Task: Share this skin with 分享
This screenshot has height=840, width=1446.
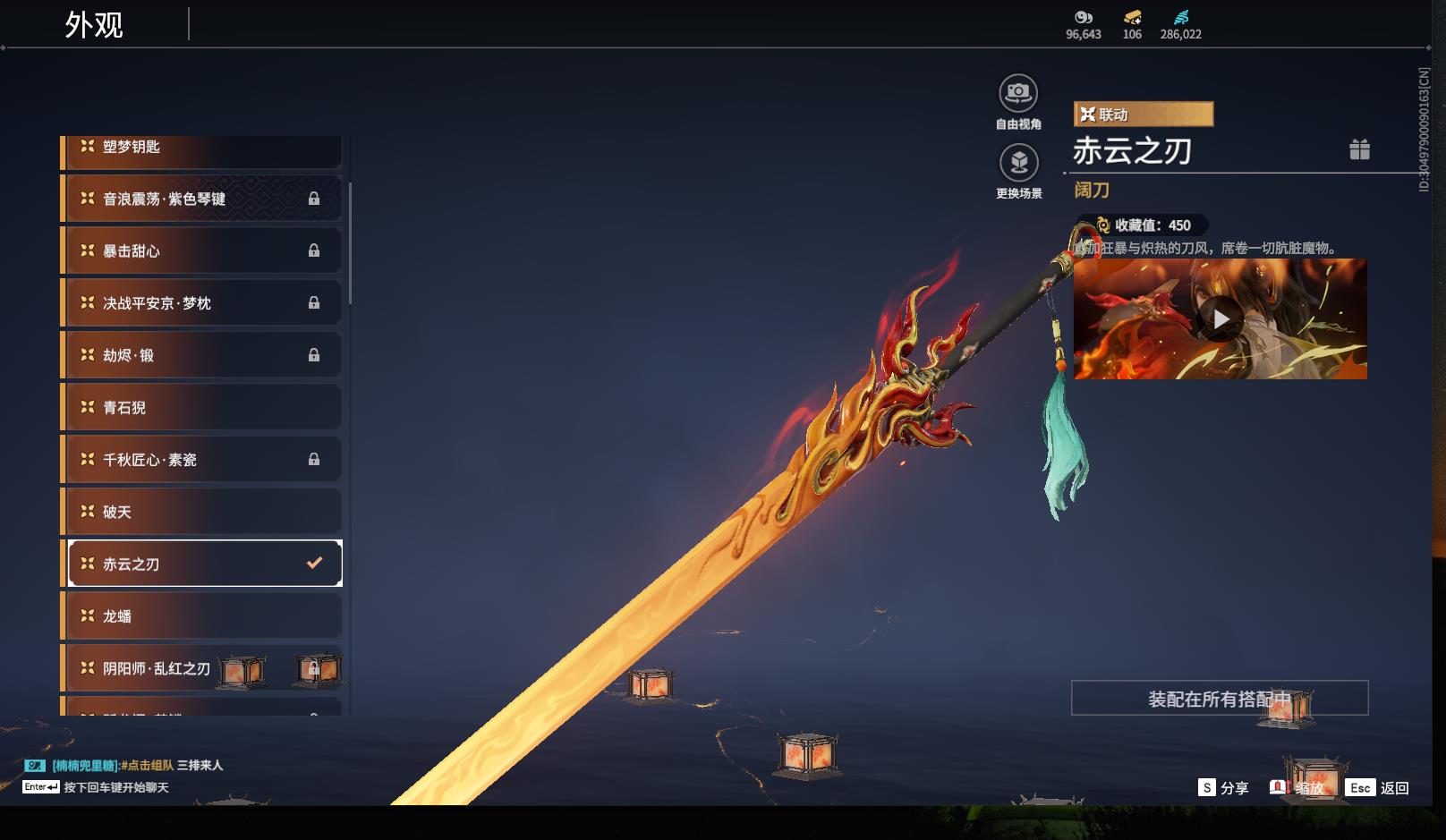Action: 1223,787
